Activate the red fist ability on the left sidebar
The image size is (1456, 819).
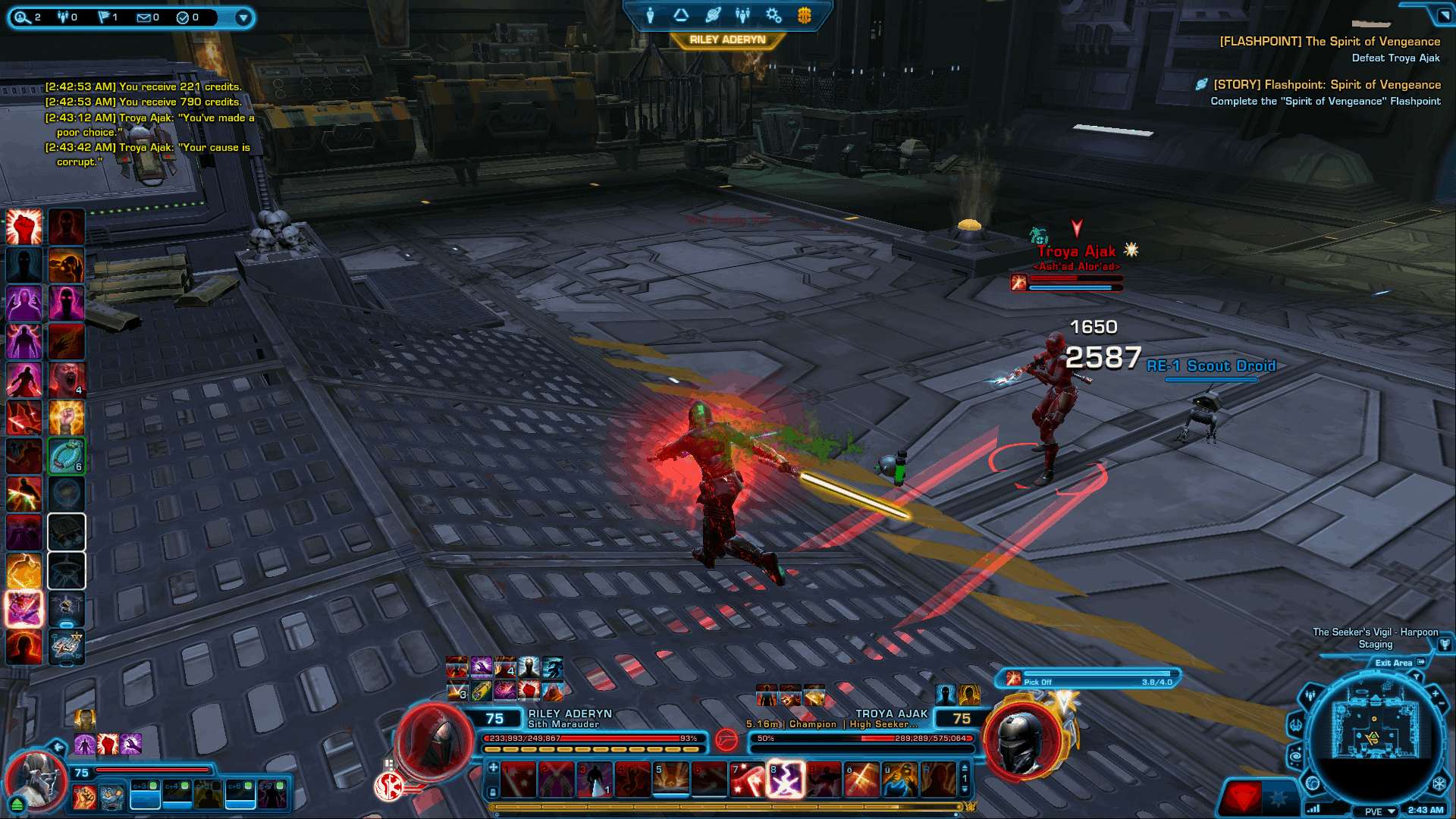(24, 226)
